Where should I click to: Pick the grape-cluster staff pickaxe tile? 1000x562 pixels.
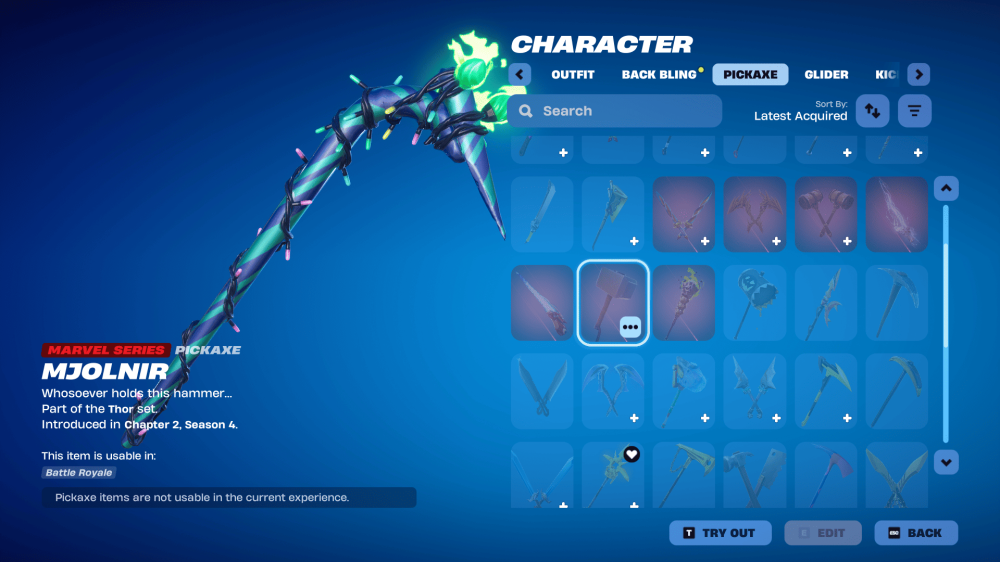pyautogui.click(x=684, y=302)
